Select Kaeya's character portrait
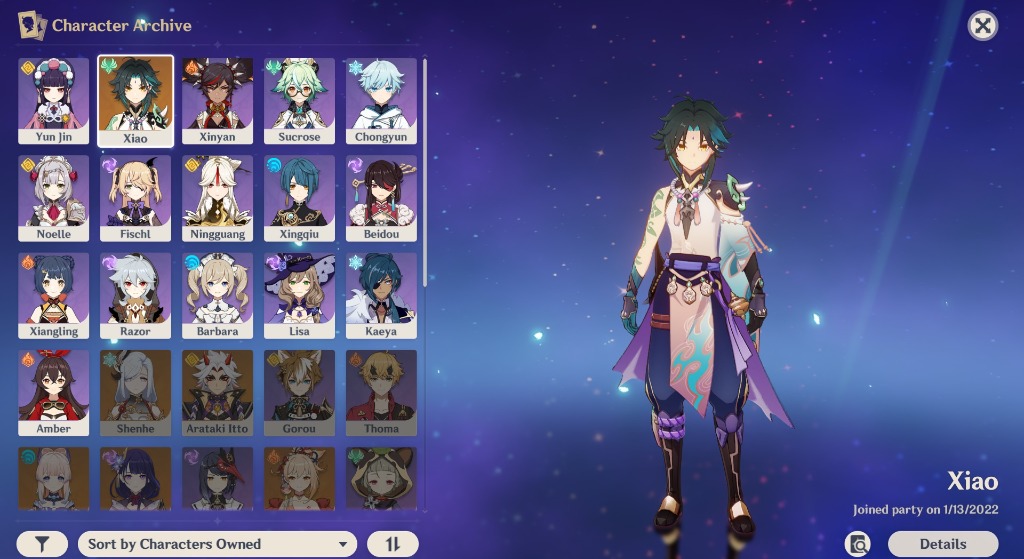 tap(381, 294)
